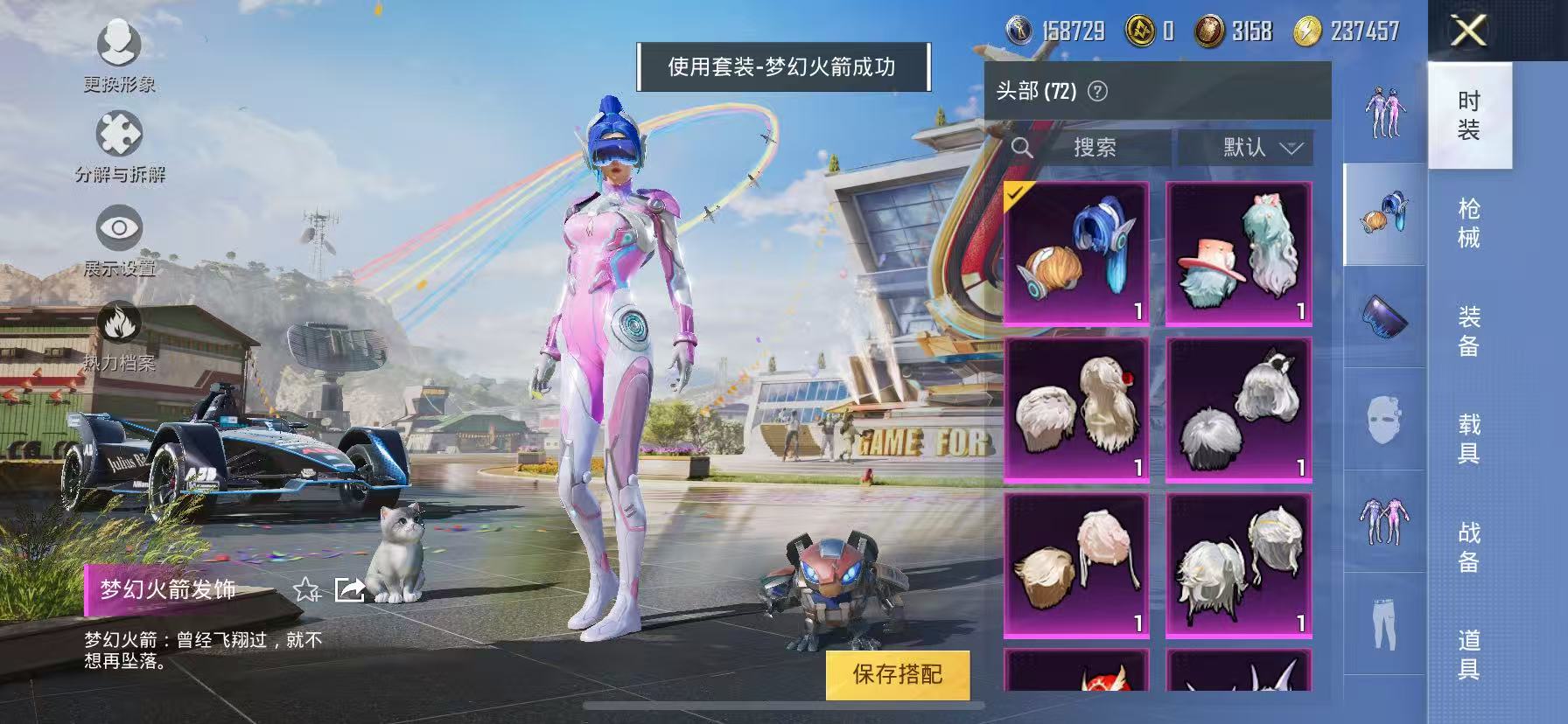
Task: Click the 保存搭配 save button
Action: tap(898, 675)
